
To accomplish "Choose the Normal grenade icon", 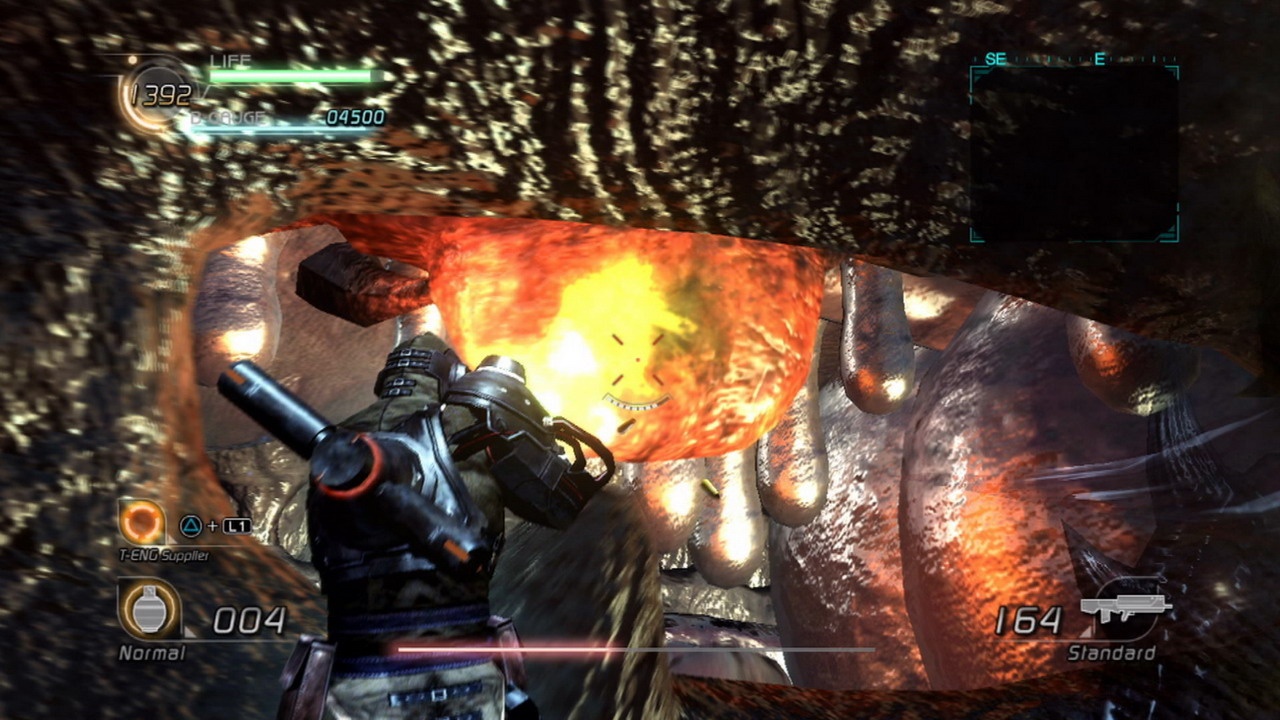I will coord(149,609).
